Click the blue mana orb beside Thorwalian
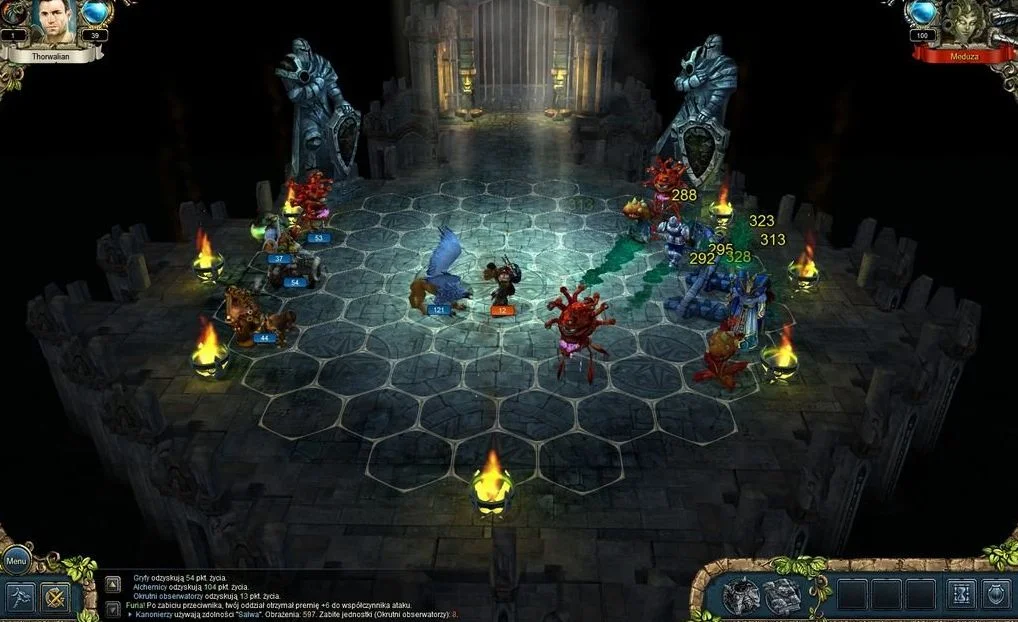The image size is (1018, 622). coord(96,13)
